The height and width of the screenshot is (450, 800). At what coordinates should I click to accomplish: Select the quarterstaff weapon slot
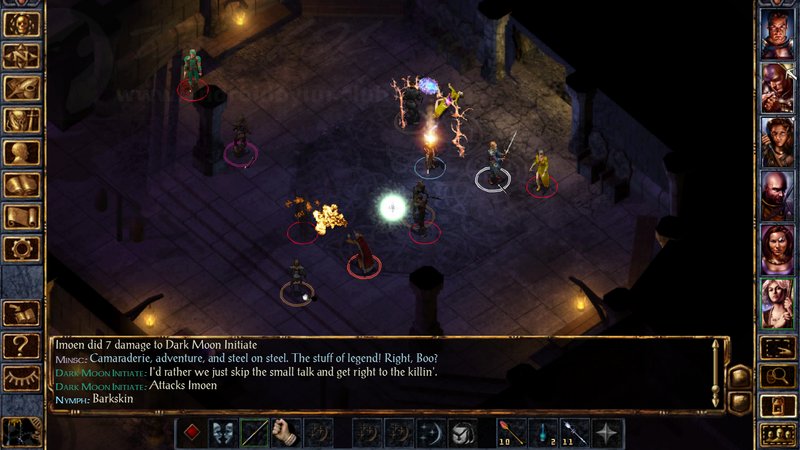tap(254, 433)
